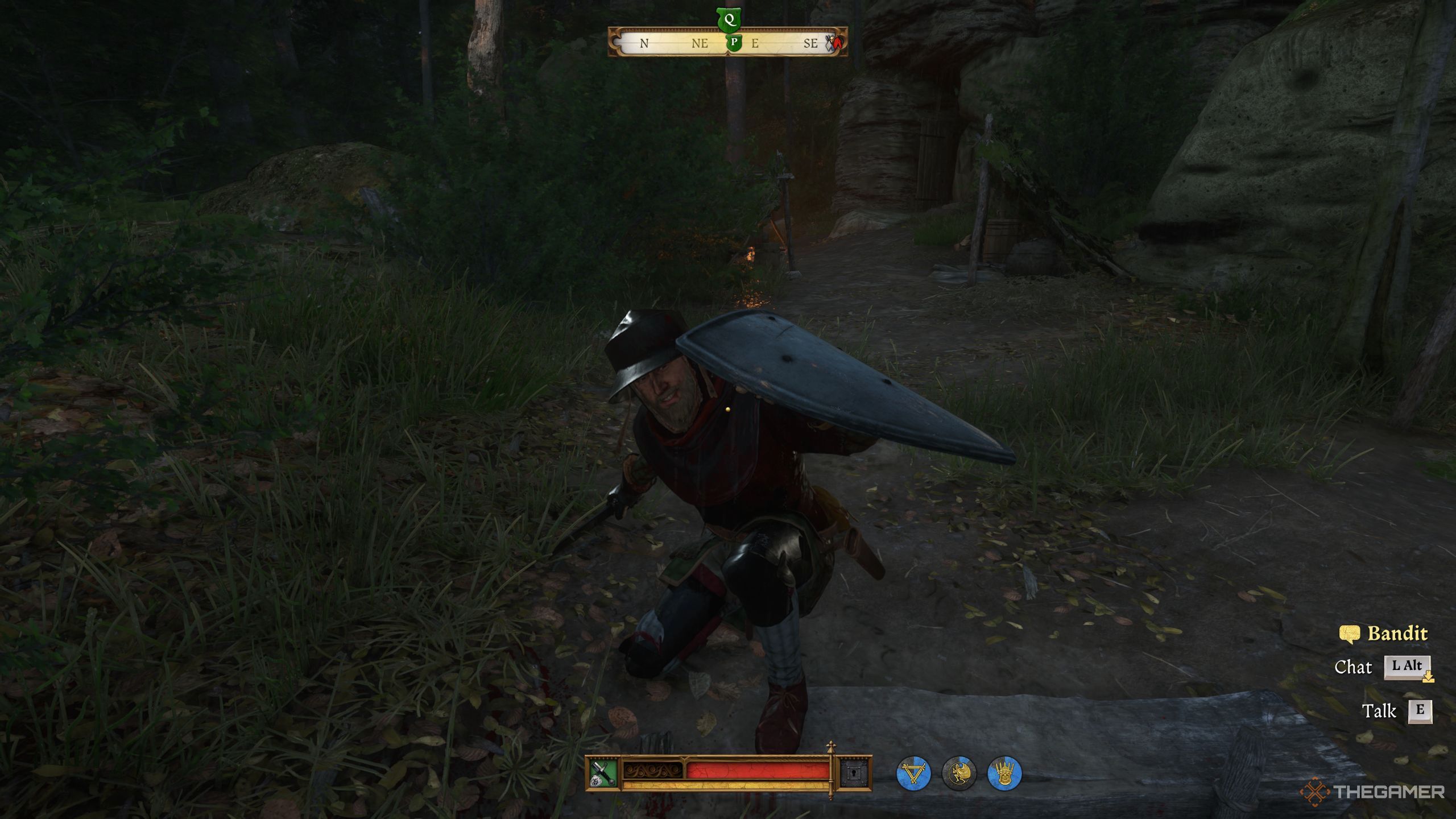Click the crossed-sticks triangle status icon
The image size is (1456, 819).
[913, 773]
